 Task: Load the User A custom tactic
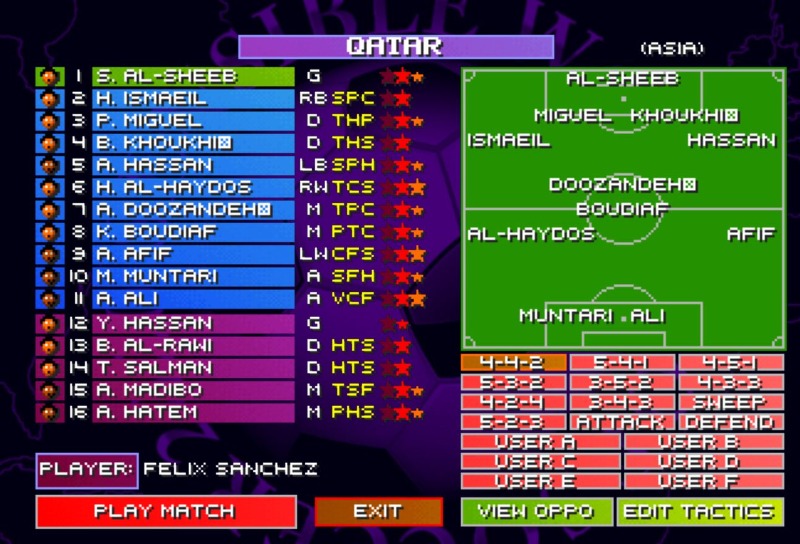tap(541, 442)
